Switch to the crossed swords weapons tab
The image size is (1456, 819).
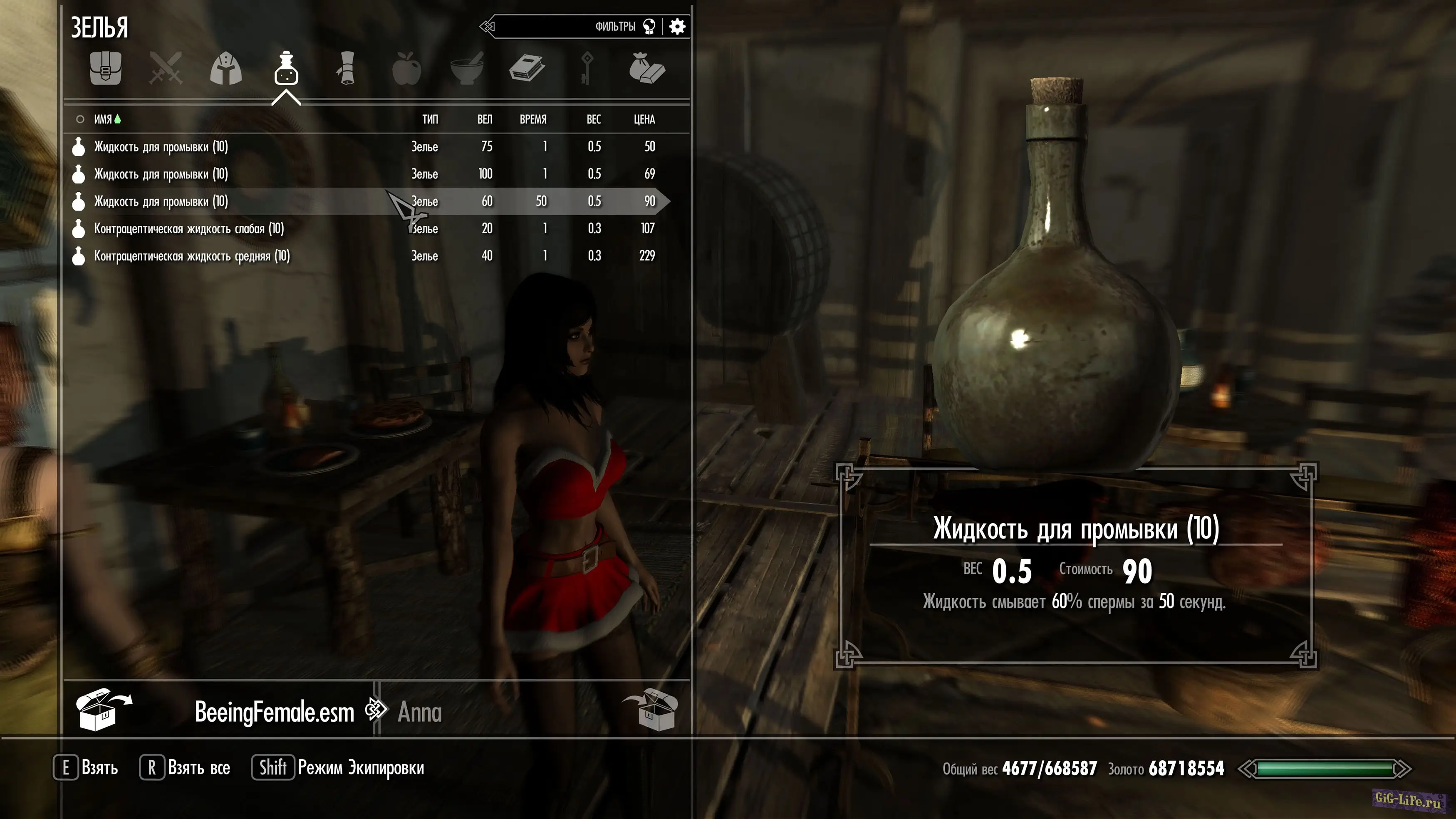click(x=166, y=69)
